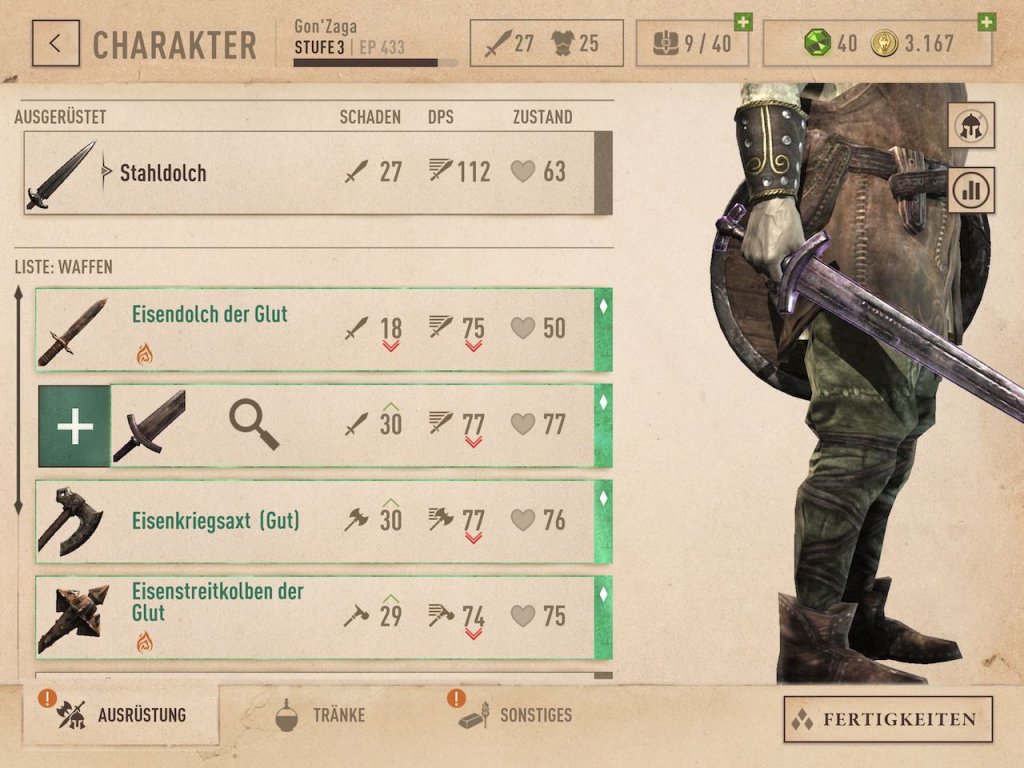Expand inventory chest capacity 9 / 40
Image resolution: width=1024 pixels, height=768 pixels.
[742, 22]
